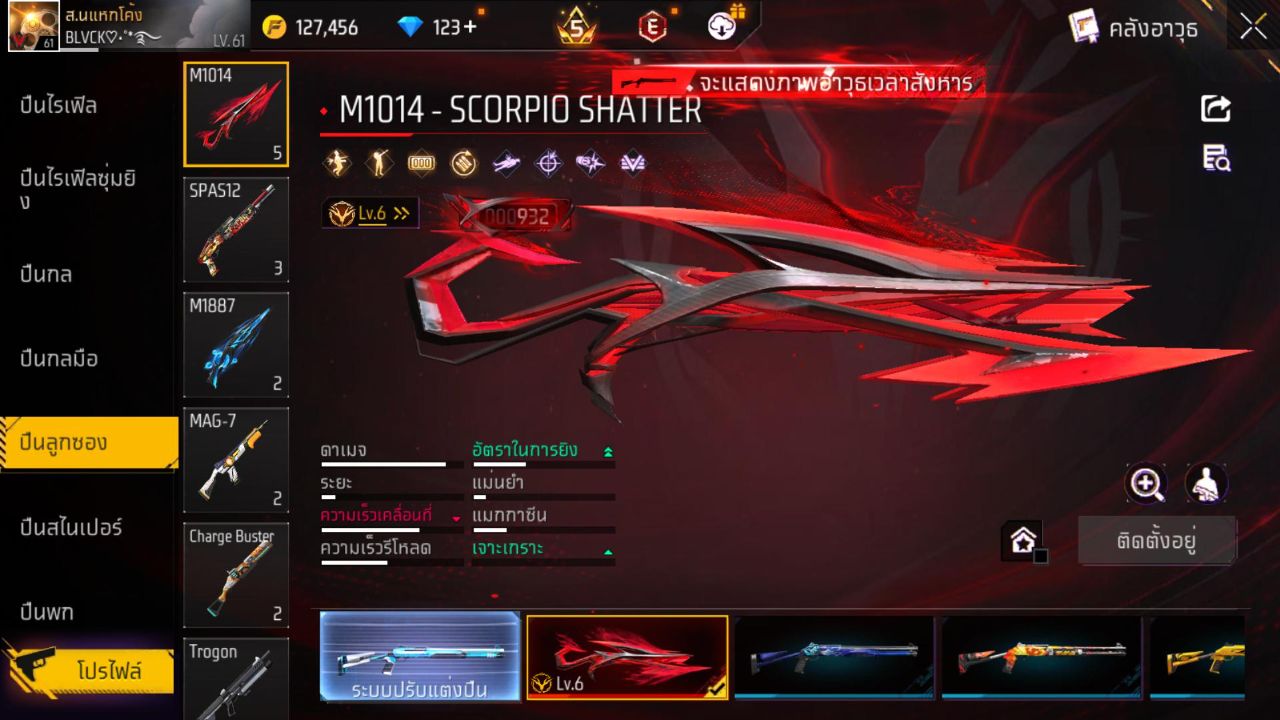Toggle the character preview icon
The height and width of the screenshot is (720, 1280).
coord(1206,484)
